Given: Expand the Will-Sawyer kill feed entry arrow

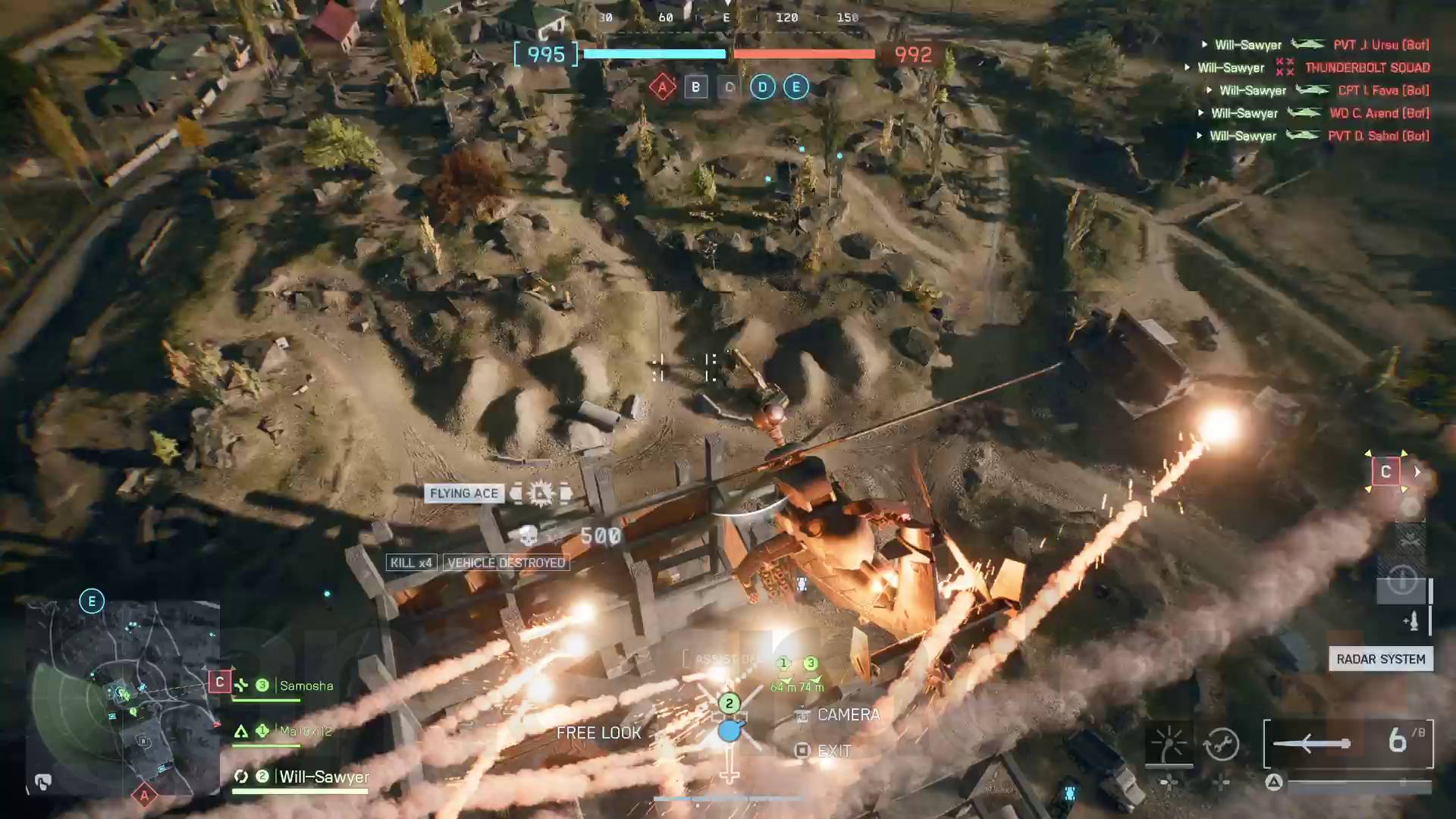Looking at the screenshot, I should click(1205, 44).
